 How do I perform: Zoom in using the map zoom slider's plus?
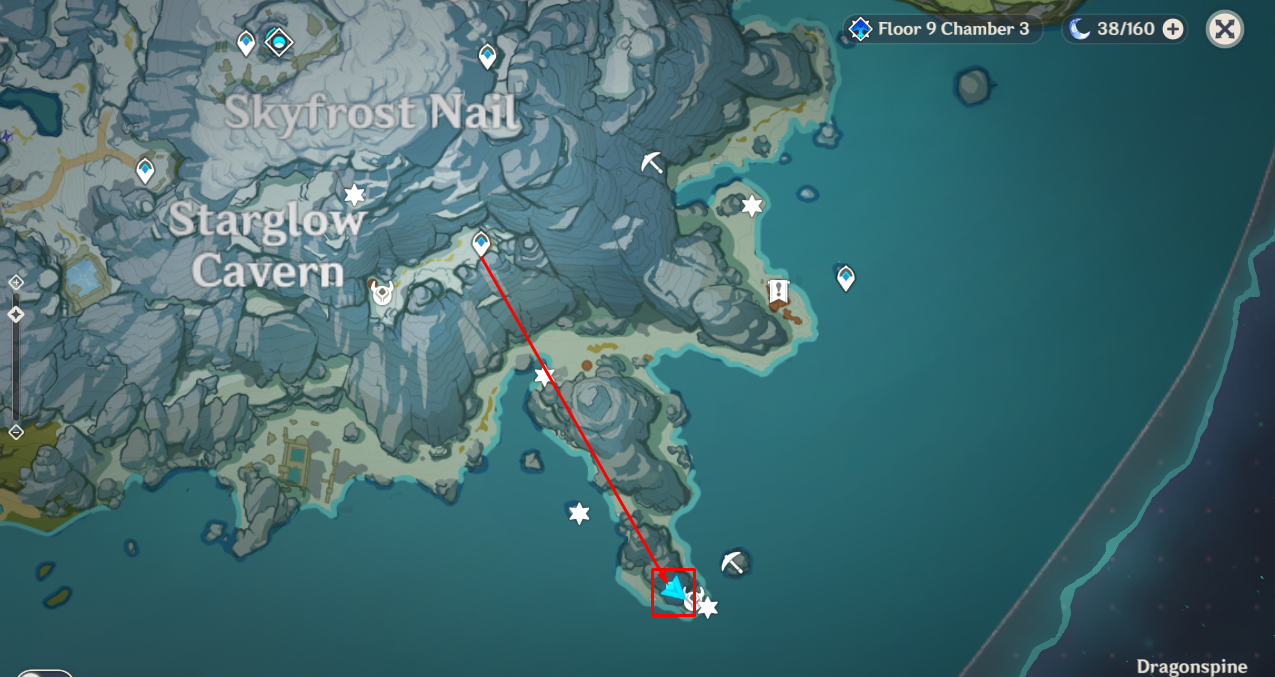[16, 283]
